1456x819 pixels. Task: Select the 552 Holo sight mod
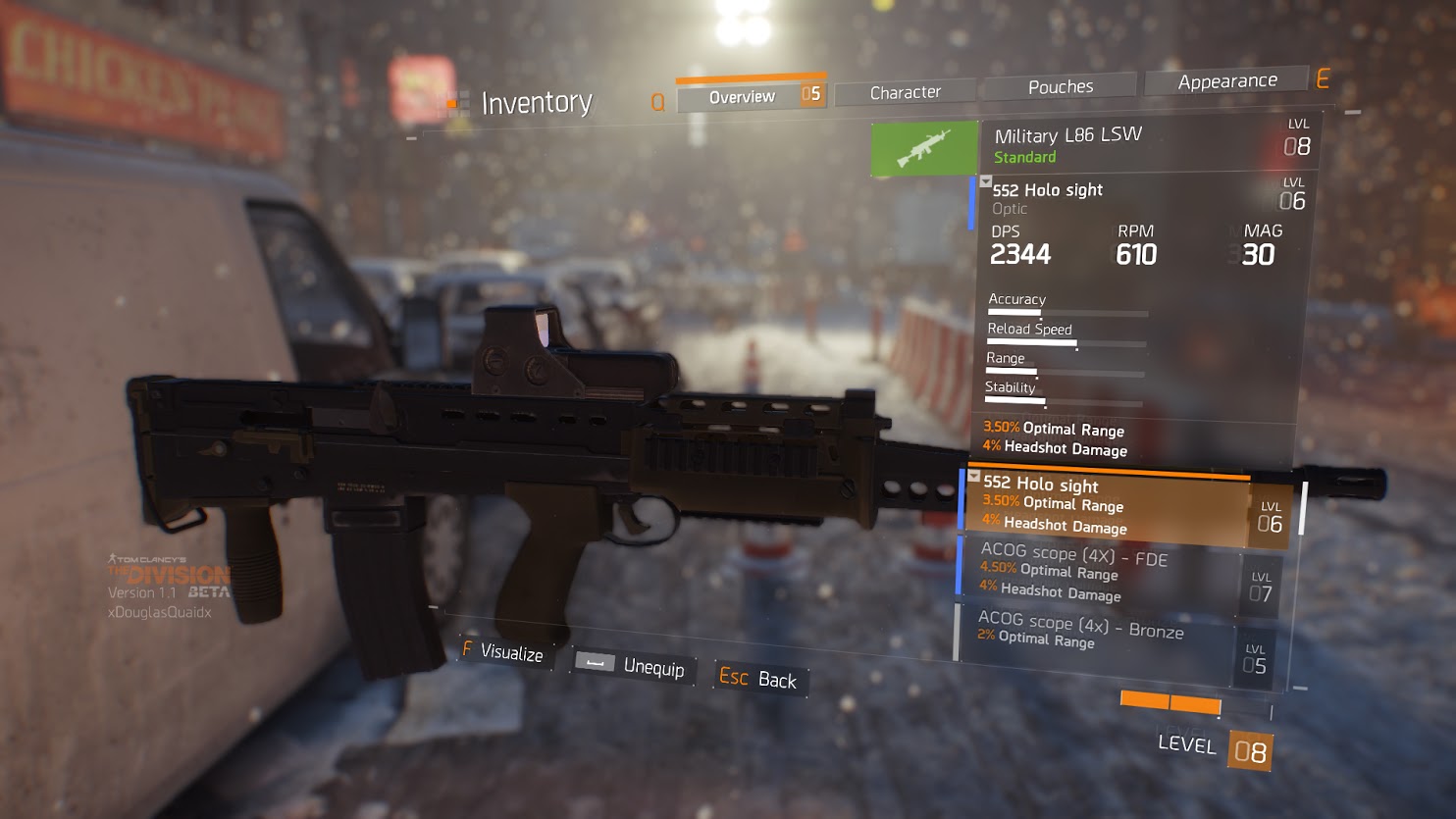[x=1109, y=506]
